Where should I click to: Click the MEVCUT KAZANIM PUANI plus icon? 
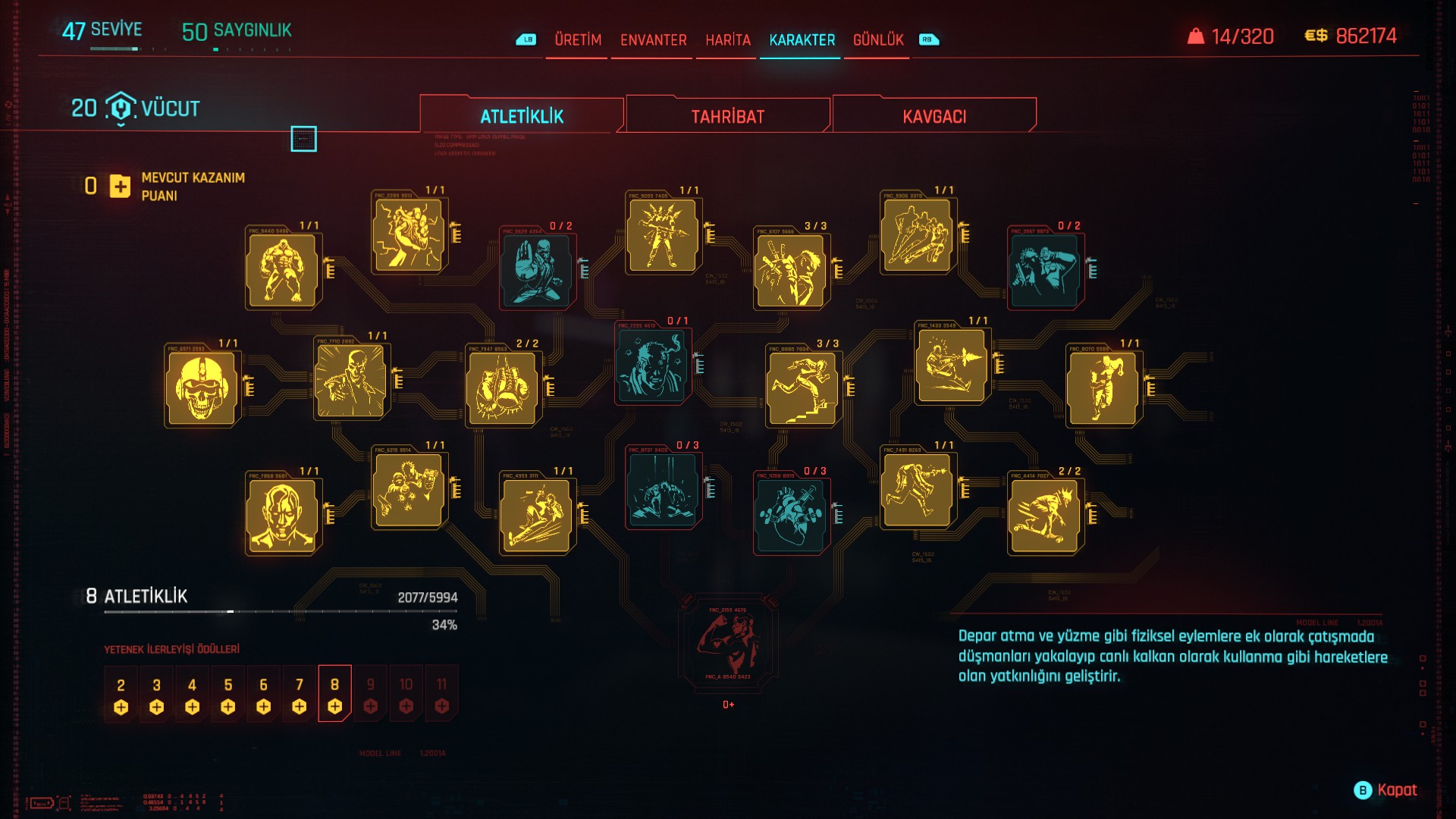point(120,186)
